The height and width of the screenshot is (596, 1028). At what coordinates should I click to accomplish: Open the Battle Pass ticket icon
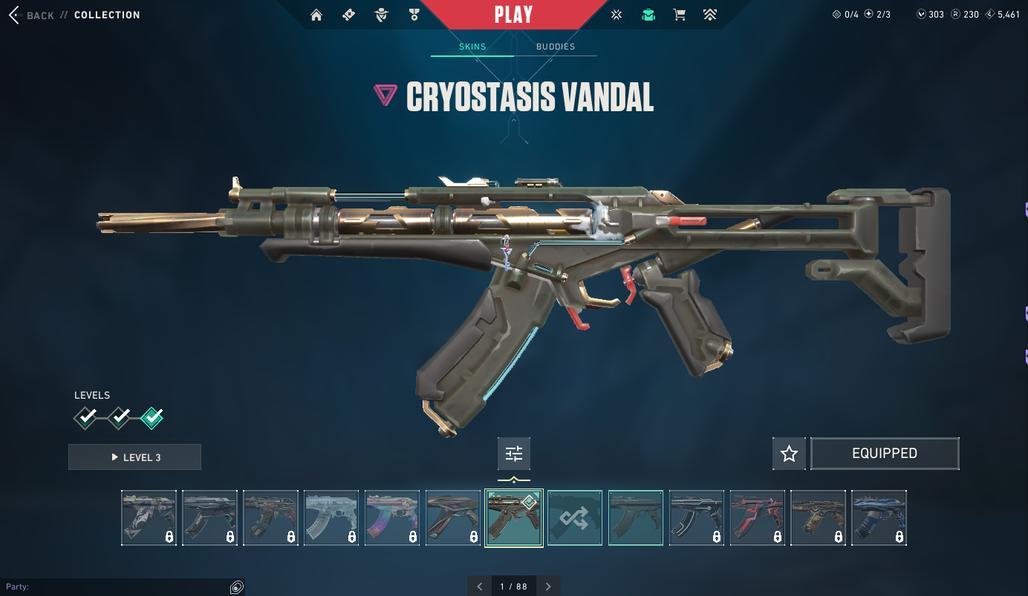click(x=348, y=15)
